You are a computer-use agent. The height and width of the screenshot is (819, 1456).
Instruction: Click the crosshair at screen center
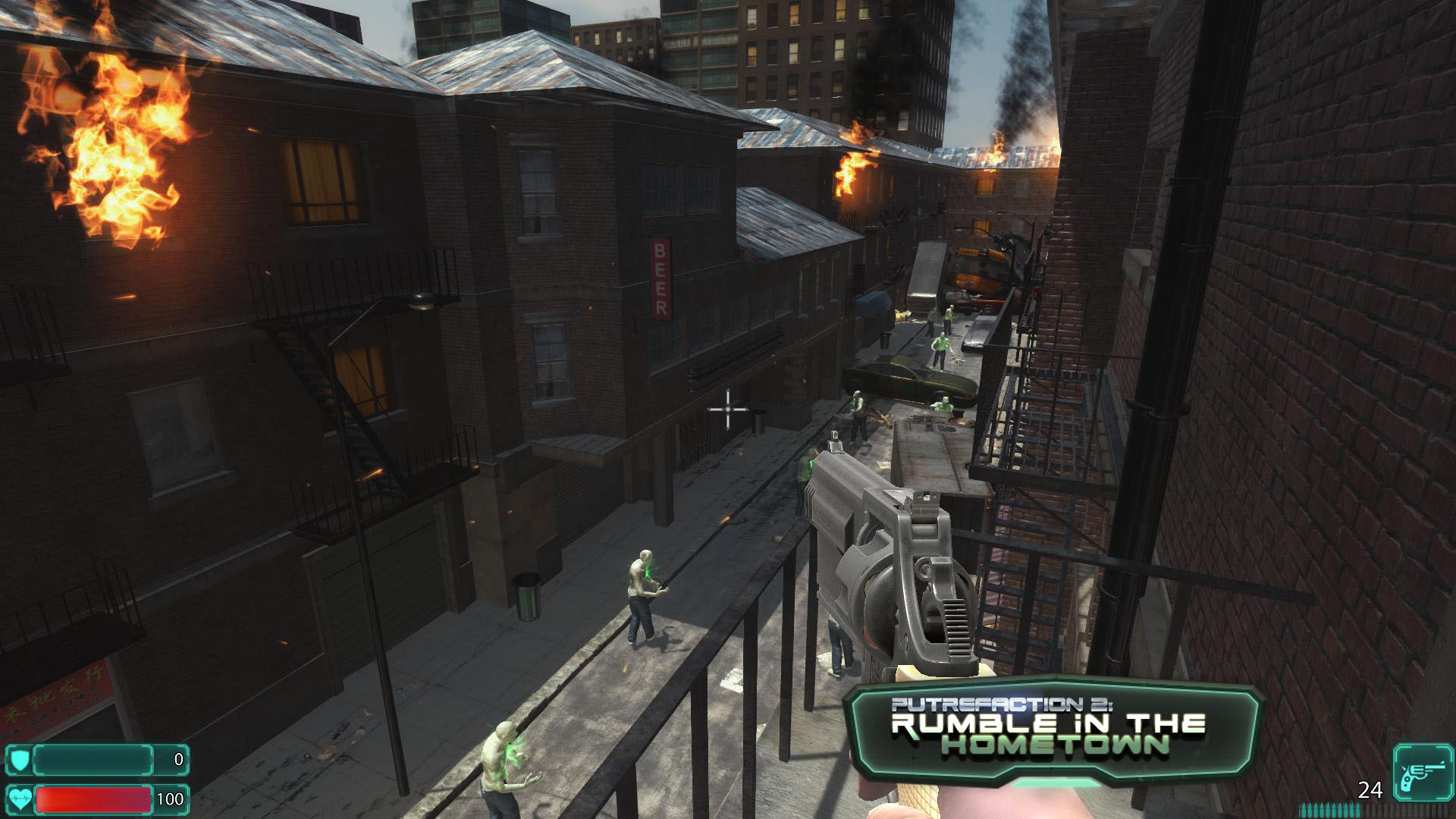pos(727,410)
